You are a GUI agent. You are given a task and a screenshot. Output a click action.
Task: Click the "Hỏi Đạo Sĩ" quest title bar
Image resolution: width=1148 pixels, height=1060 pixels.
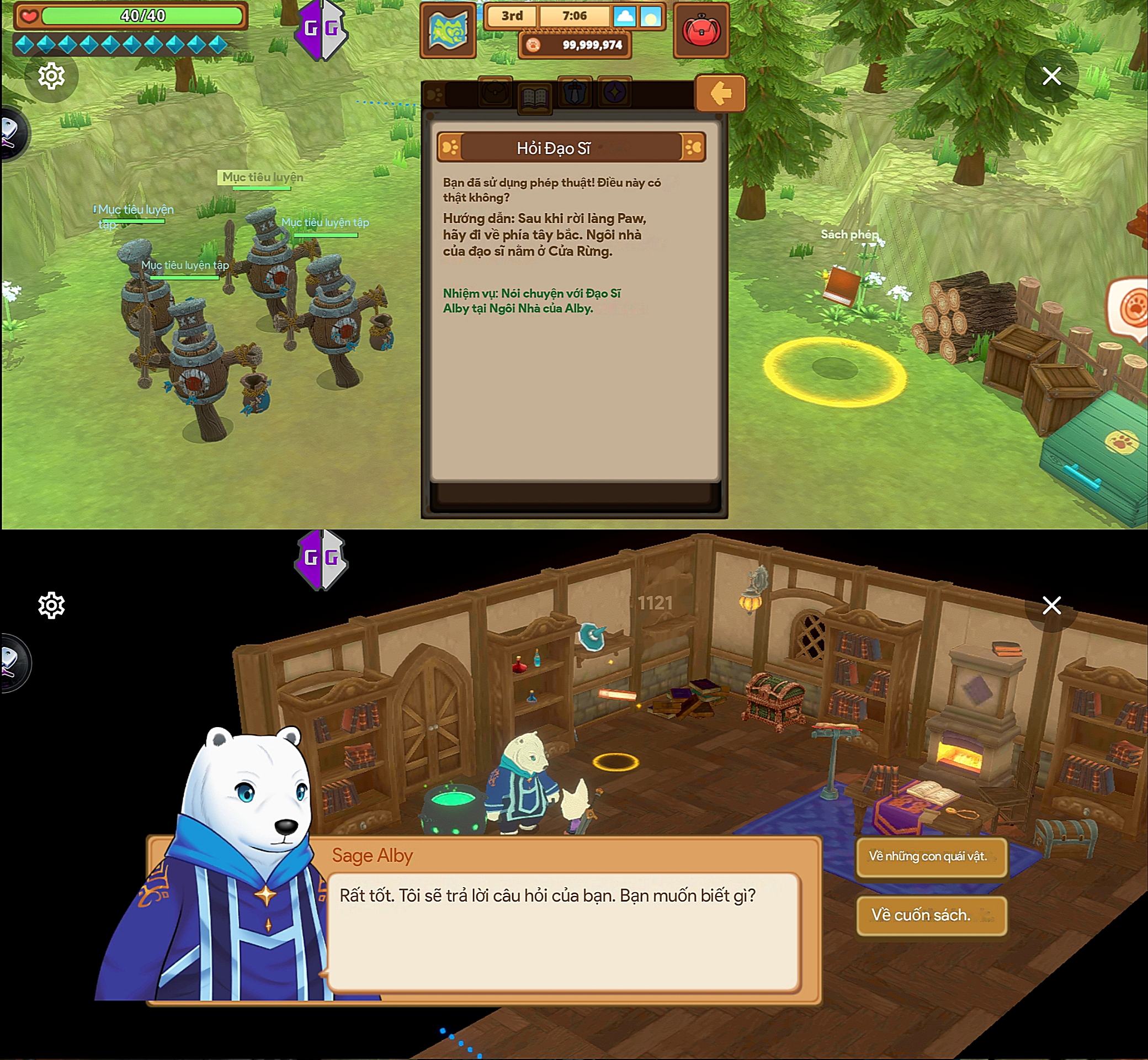point(571,148)
